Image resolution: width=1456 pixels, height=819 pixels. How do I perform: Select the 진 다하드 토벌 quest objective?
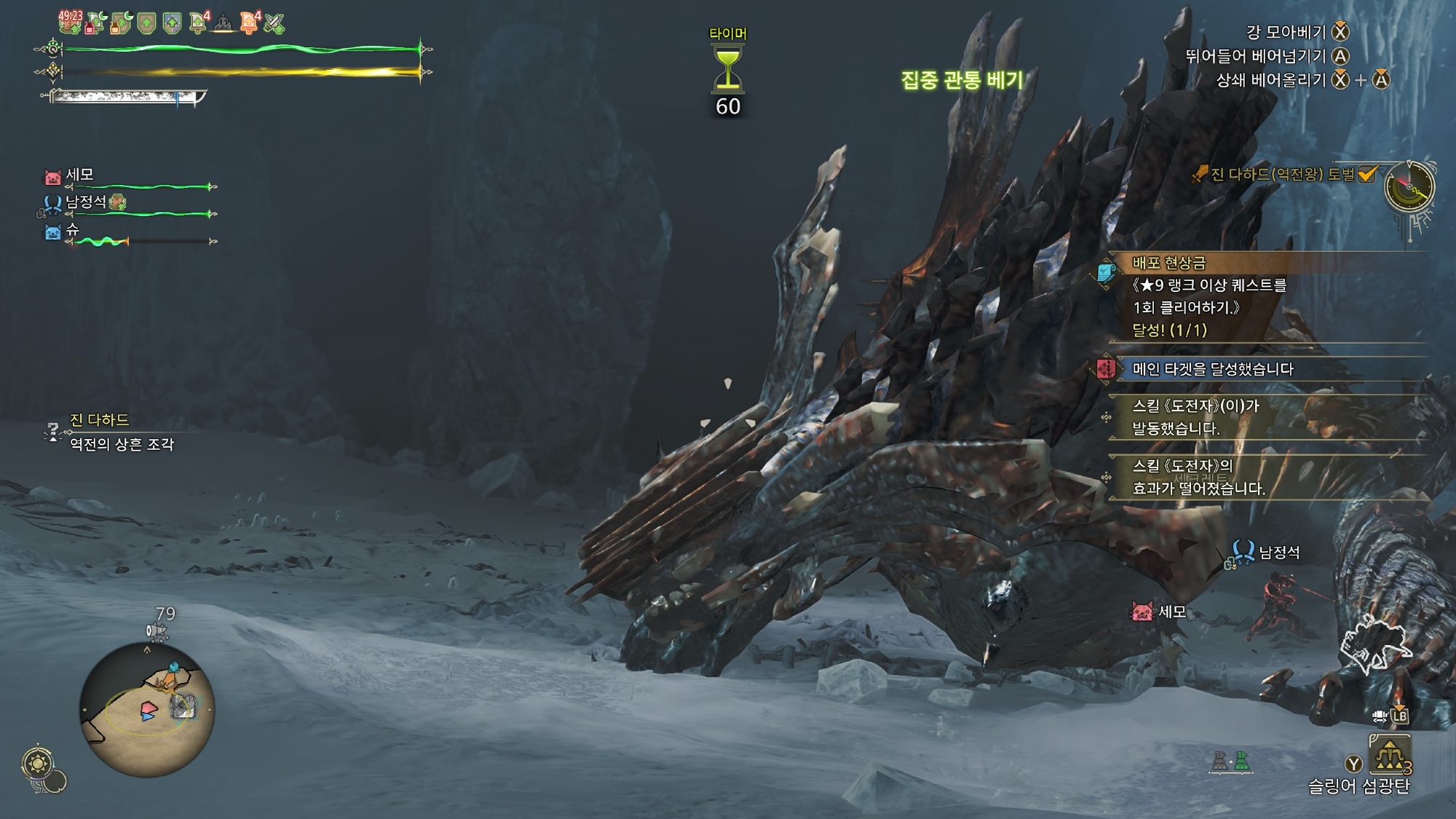click(x=1282, y=175)
